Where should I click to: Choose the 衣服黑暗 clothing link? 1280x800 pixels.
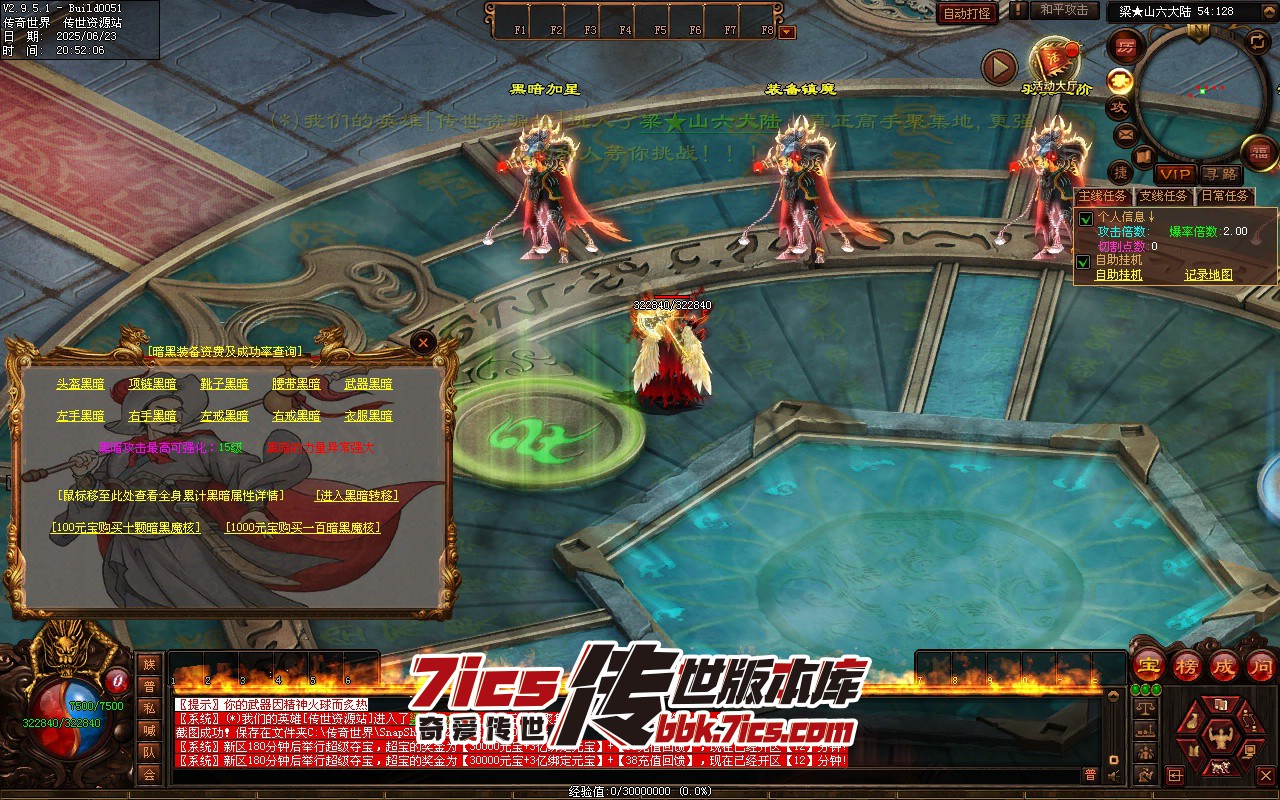point(368,416)
